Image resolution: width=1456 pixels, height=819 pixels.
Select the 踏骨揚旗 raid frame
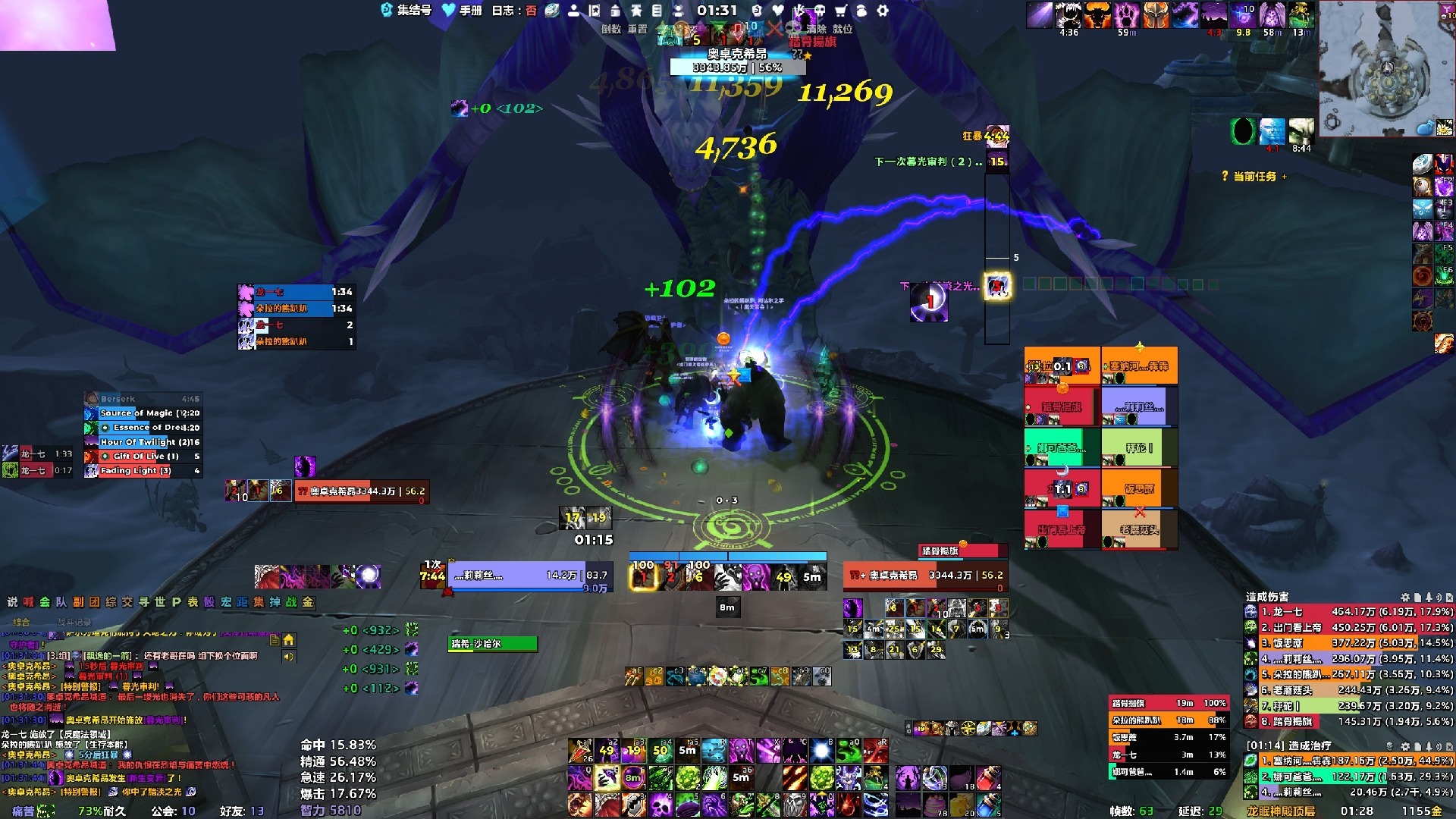(1062, 408)
